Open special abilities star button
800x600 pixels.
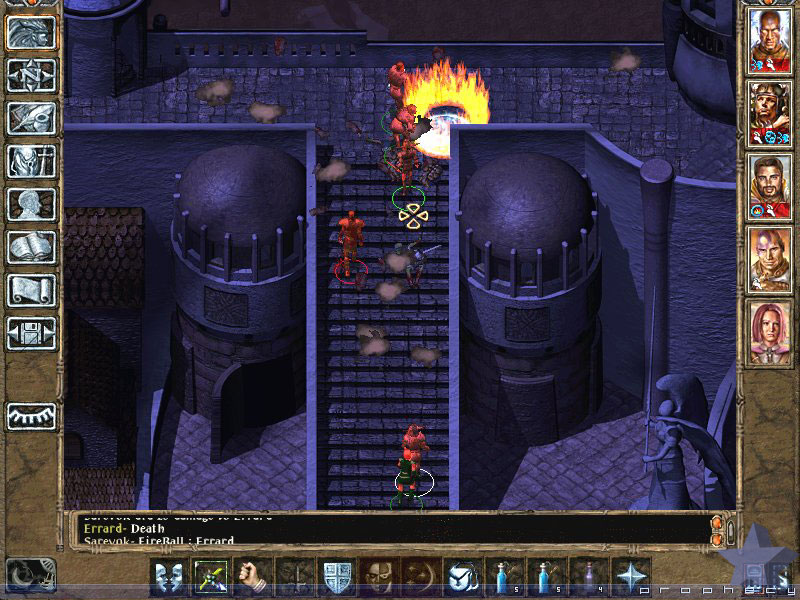[x=632, y=577]
